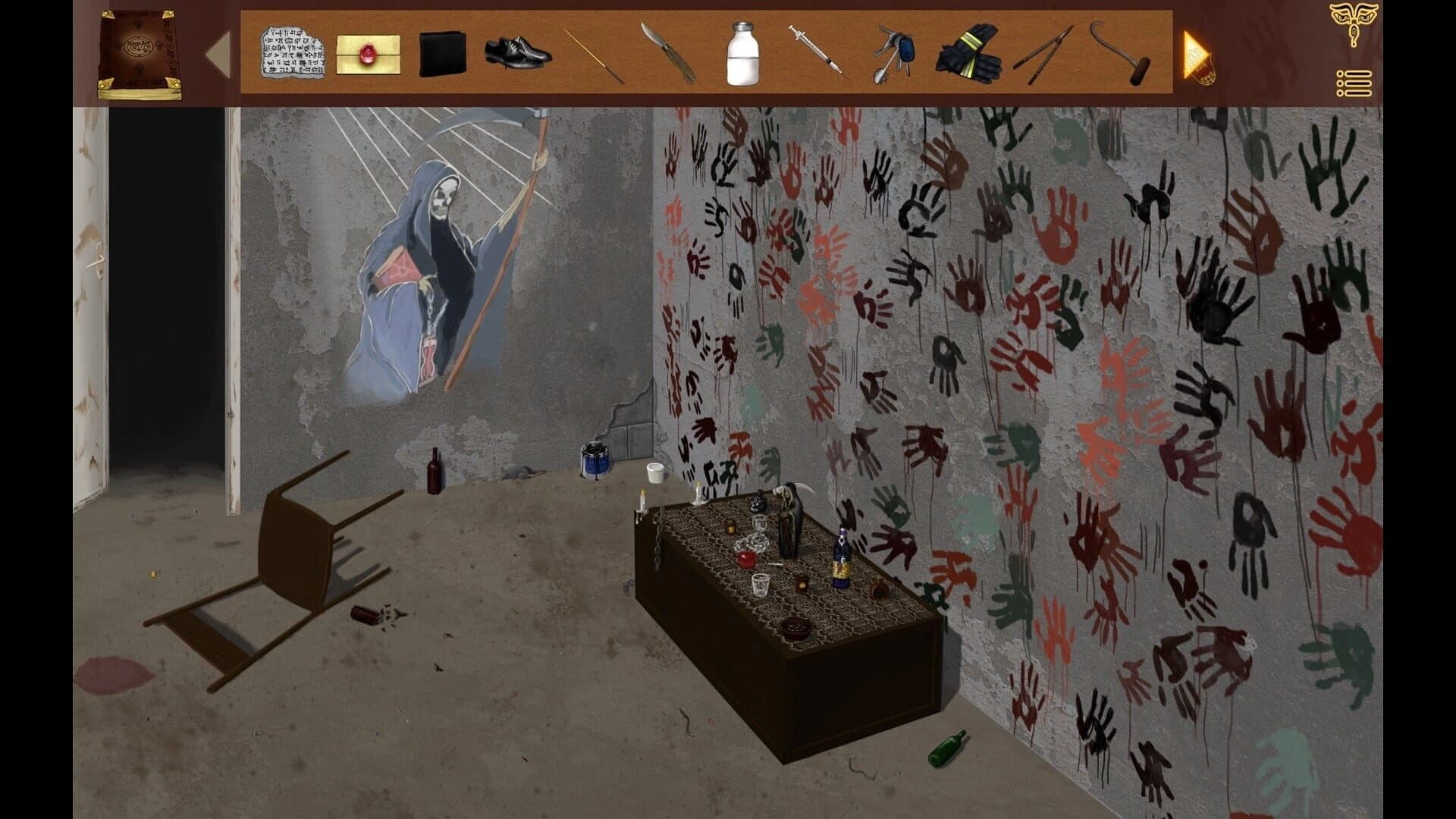Select the sealed envelope with red wax
The width and height of the screenshot is (1456, 819).
pyautogui.click(x=369, y=53)
